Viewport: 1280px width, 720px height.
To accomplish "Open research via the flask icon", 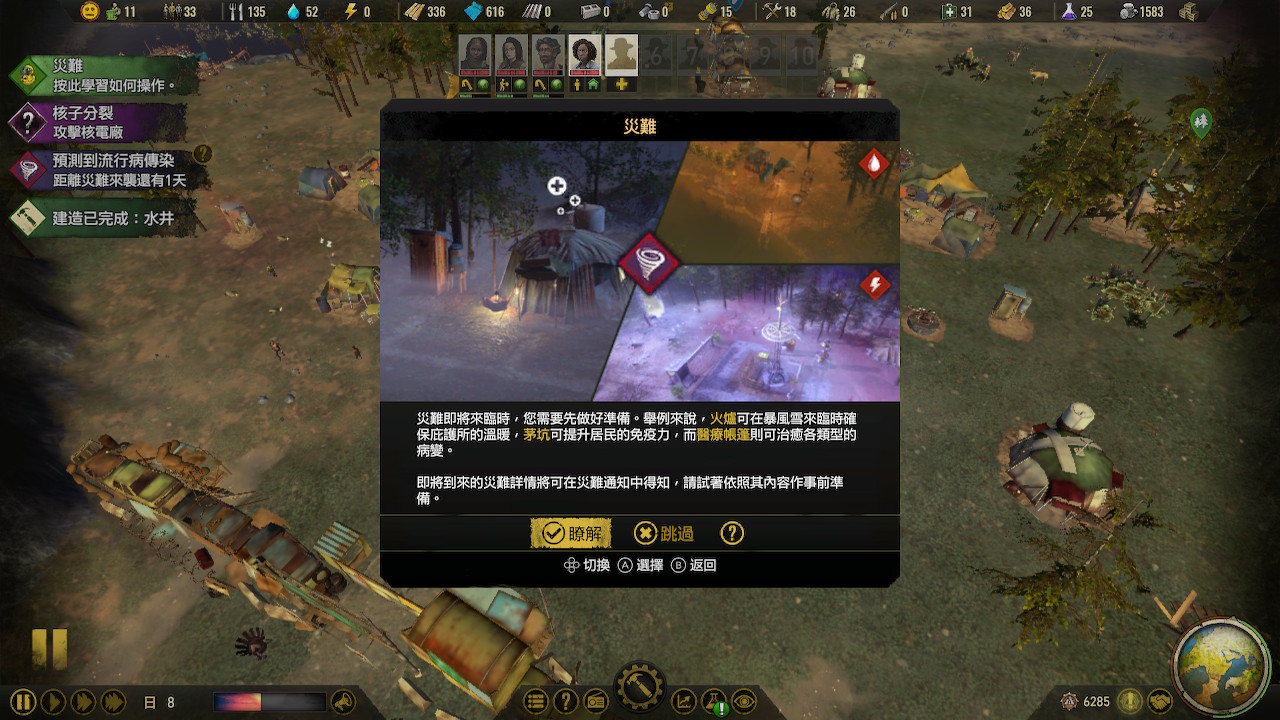I will pos(713,701).
